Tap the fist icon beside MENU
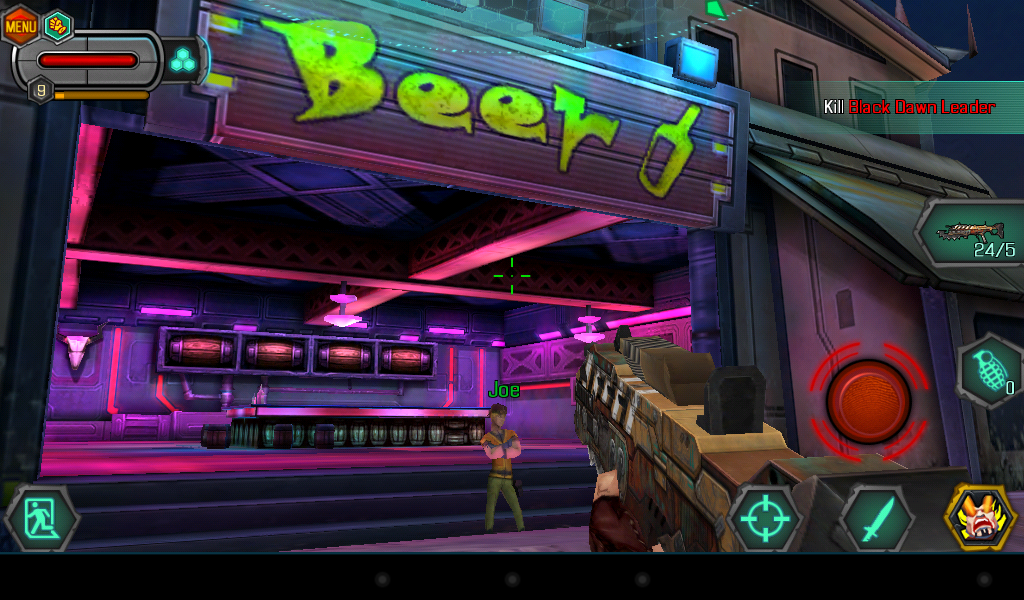 [x=58, y=24]
